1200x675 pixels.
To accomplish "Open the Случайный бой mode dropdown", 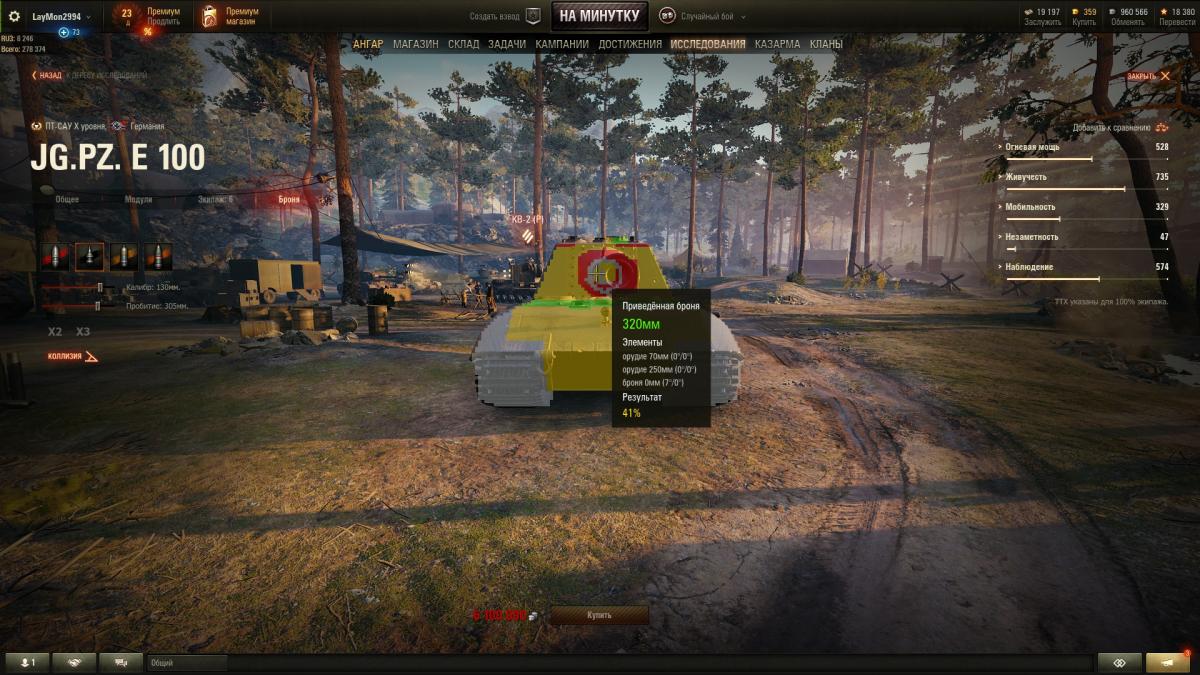I will tap(698, 16).
